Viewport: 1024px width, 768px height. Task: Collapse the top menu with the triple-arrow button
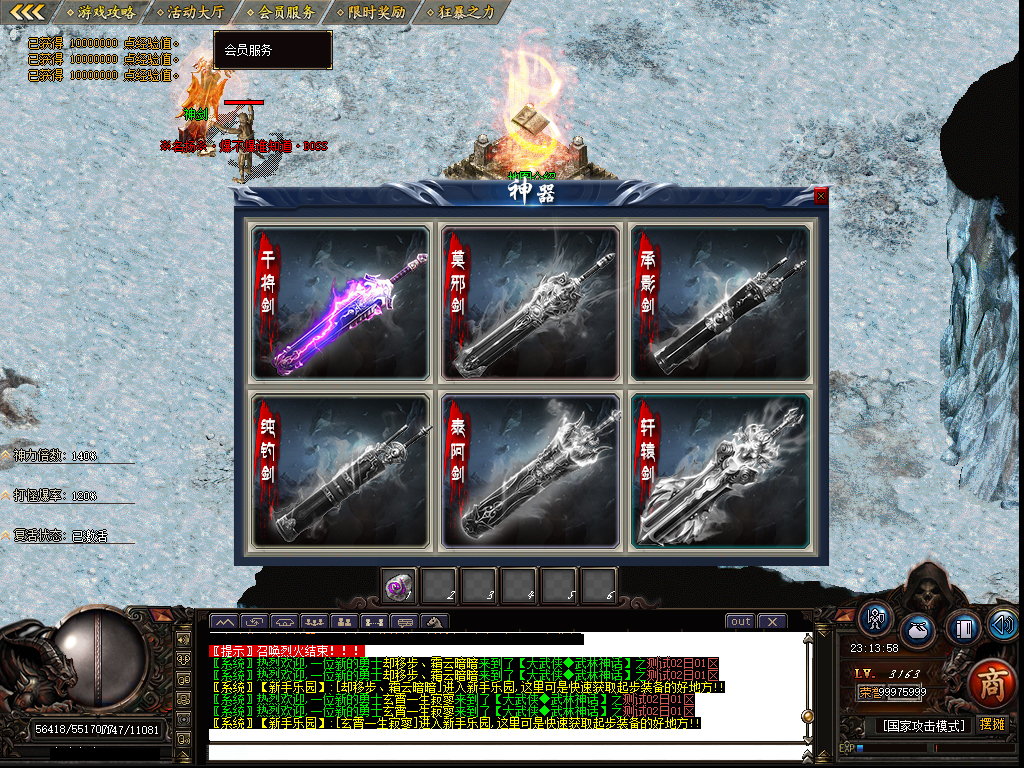point(26,12)
